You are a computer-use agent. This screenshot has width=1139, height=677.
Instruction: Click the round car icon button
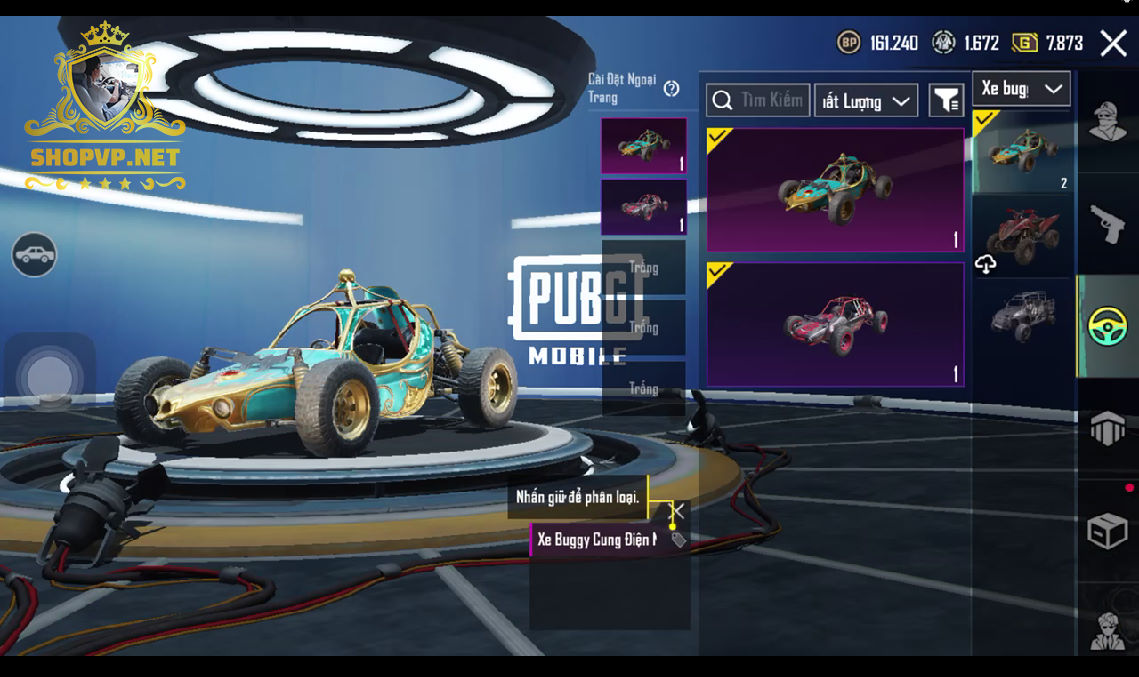[34, 255]
